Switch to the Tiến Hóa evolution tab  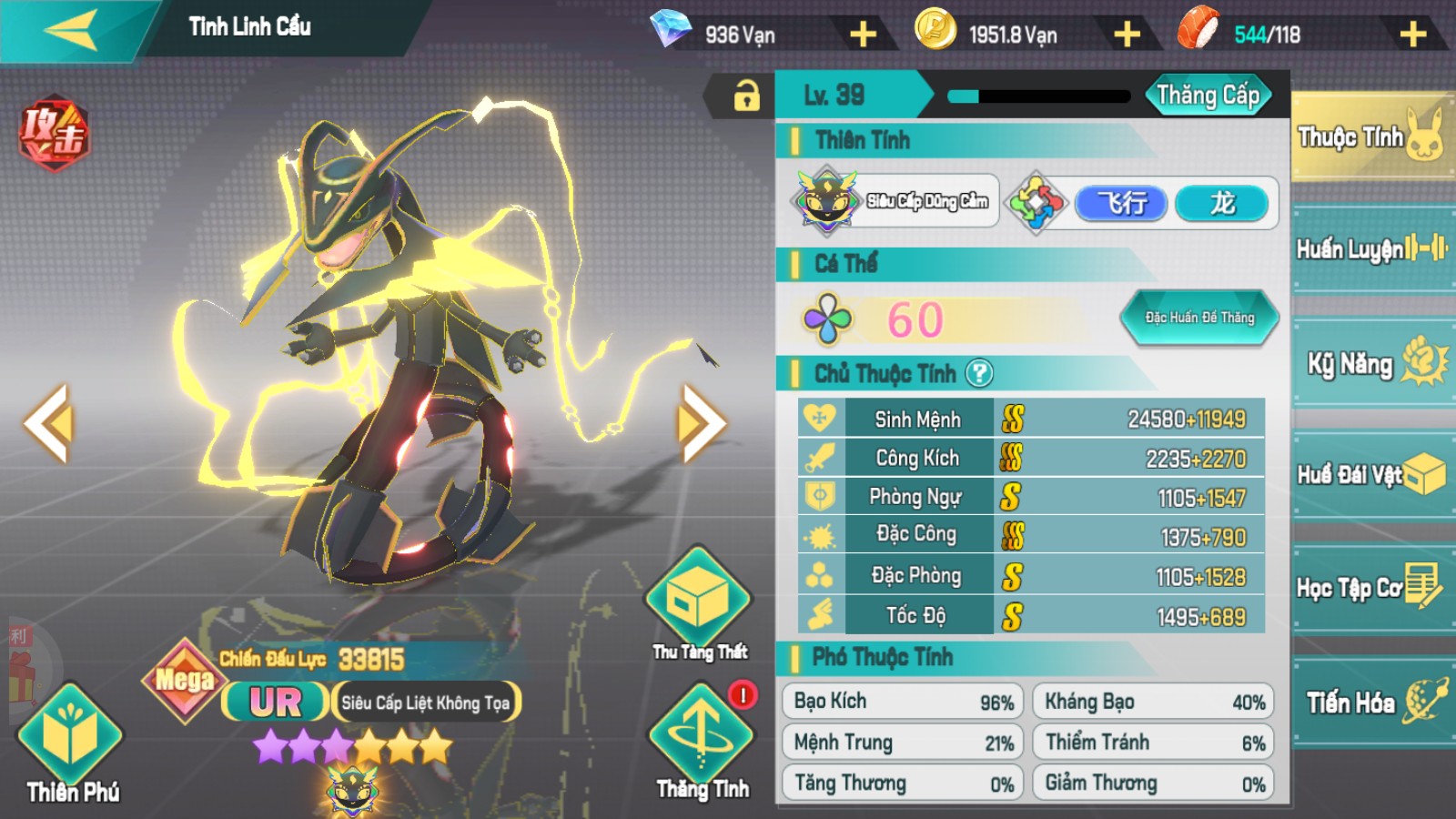[1370, 702]
